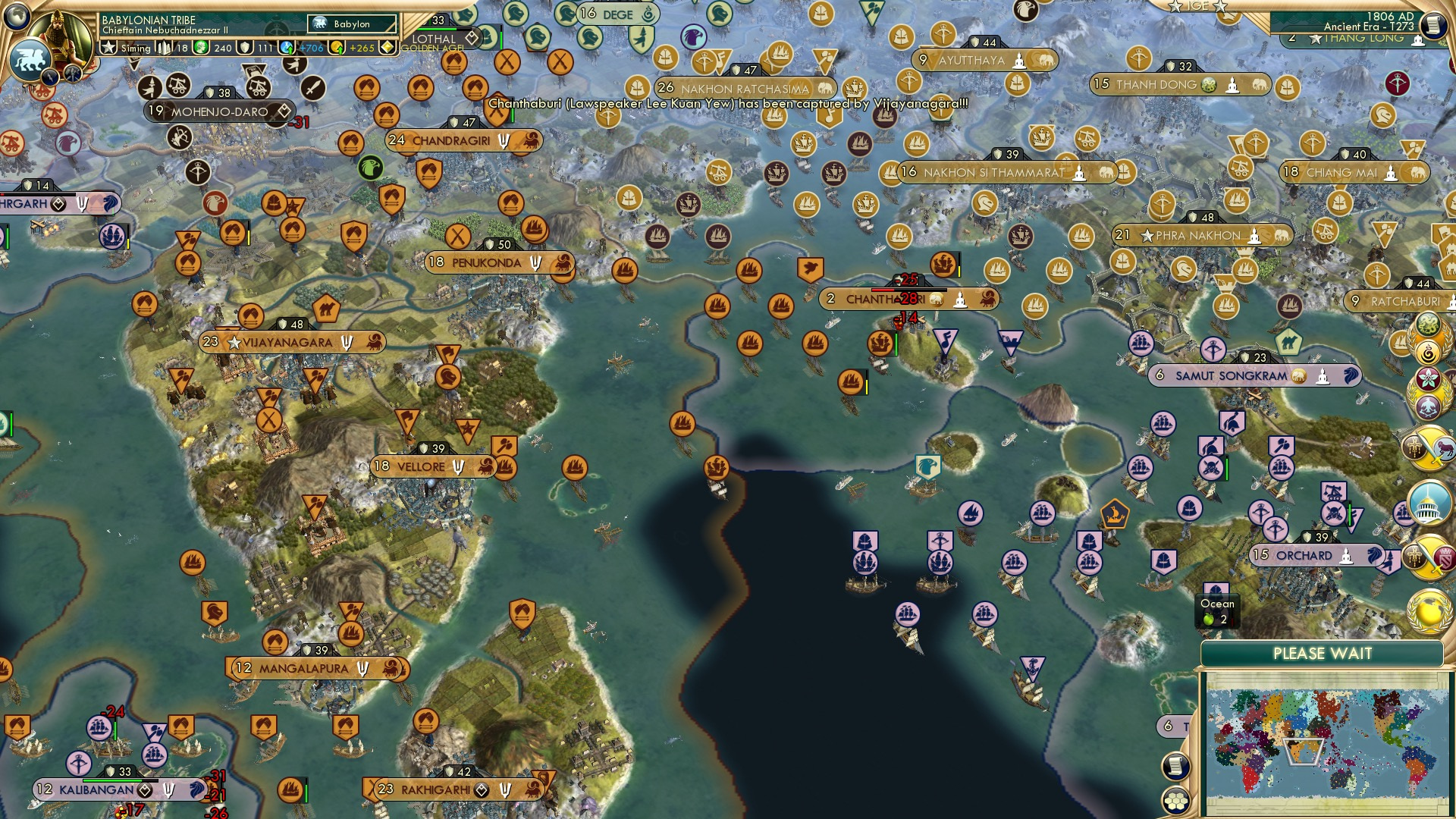1456x819 pixels.
Task: Expand the Mohenjo-Daro city banner diamond
Action: pyautogui.click(x=284, y=111)
